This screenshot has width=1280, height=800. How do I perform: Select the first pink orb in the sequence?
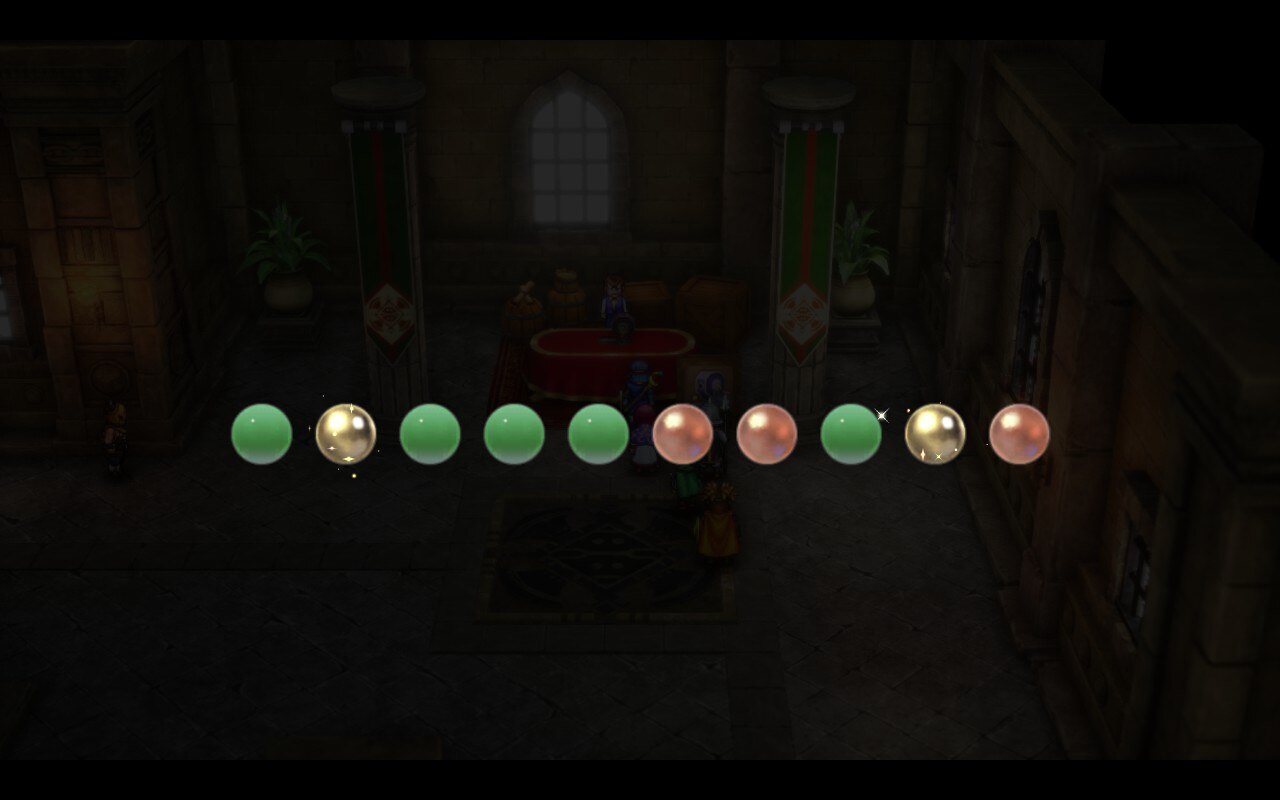pos(681,435)
